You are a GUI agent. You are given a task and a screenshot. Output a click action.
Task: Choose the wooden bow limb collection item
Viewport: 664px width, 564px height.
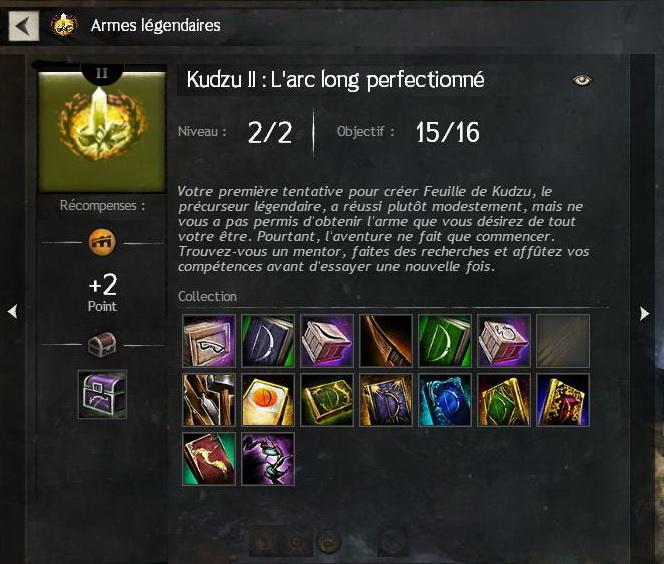pos(386,341)
